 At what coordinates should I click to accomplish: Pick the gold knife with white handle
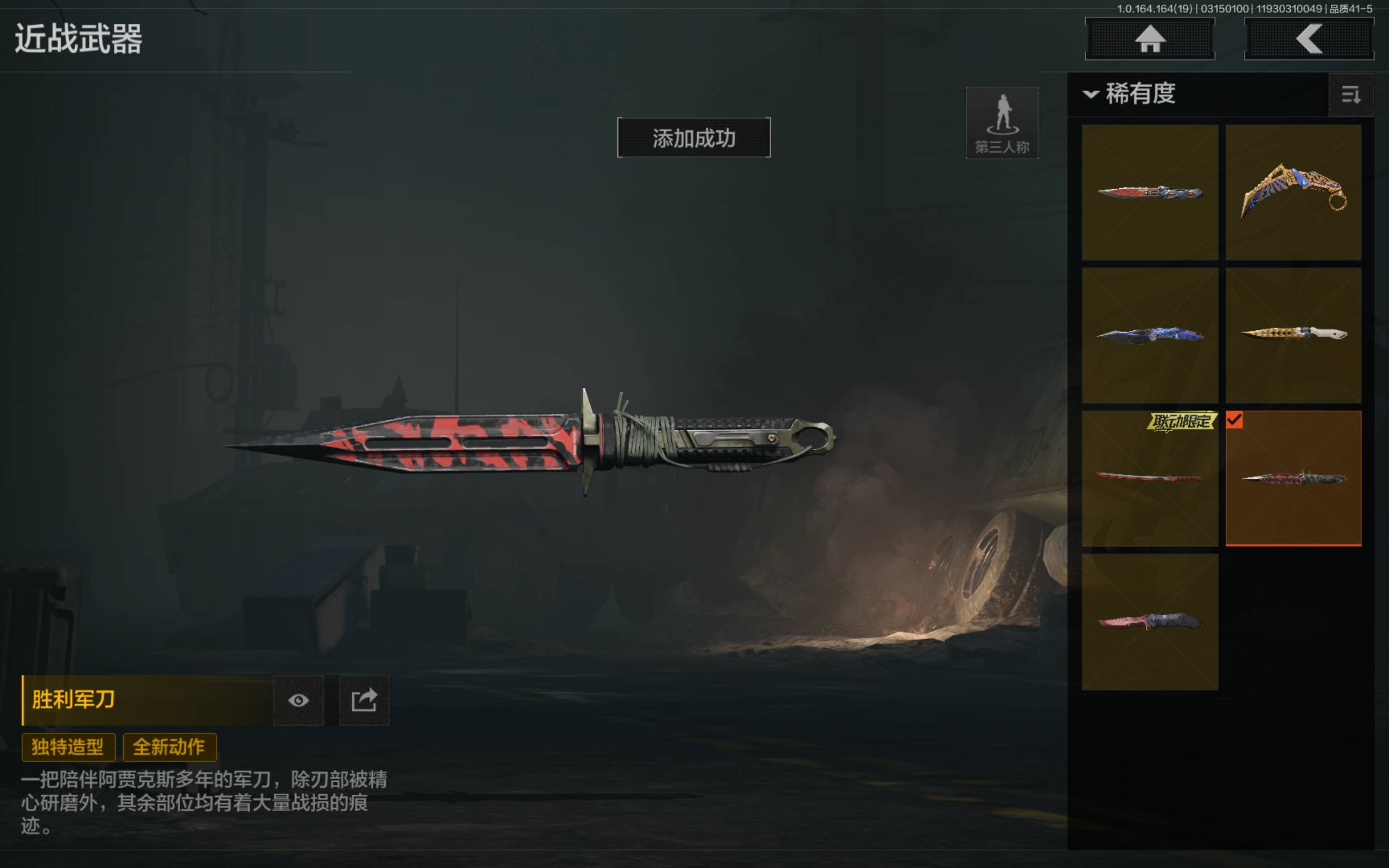(x=1293, y=335)
